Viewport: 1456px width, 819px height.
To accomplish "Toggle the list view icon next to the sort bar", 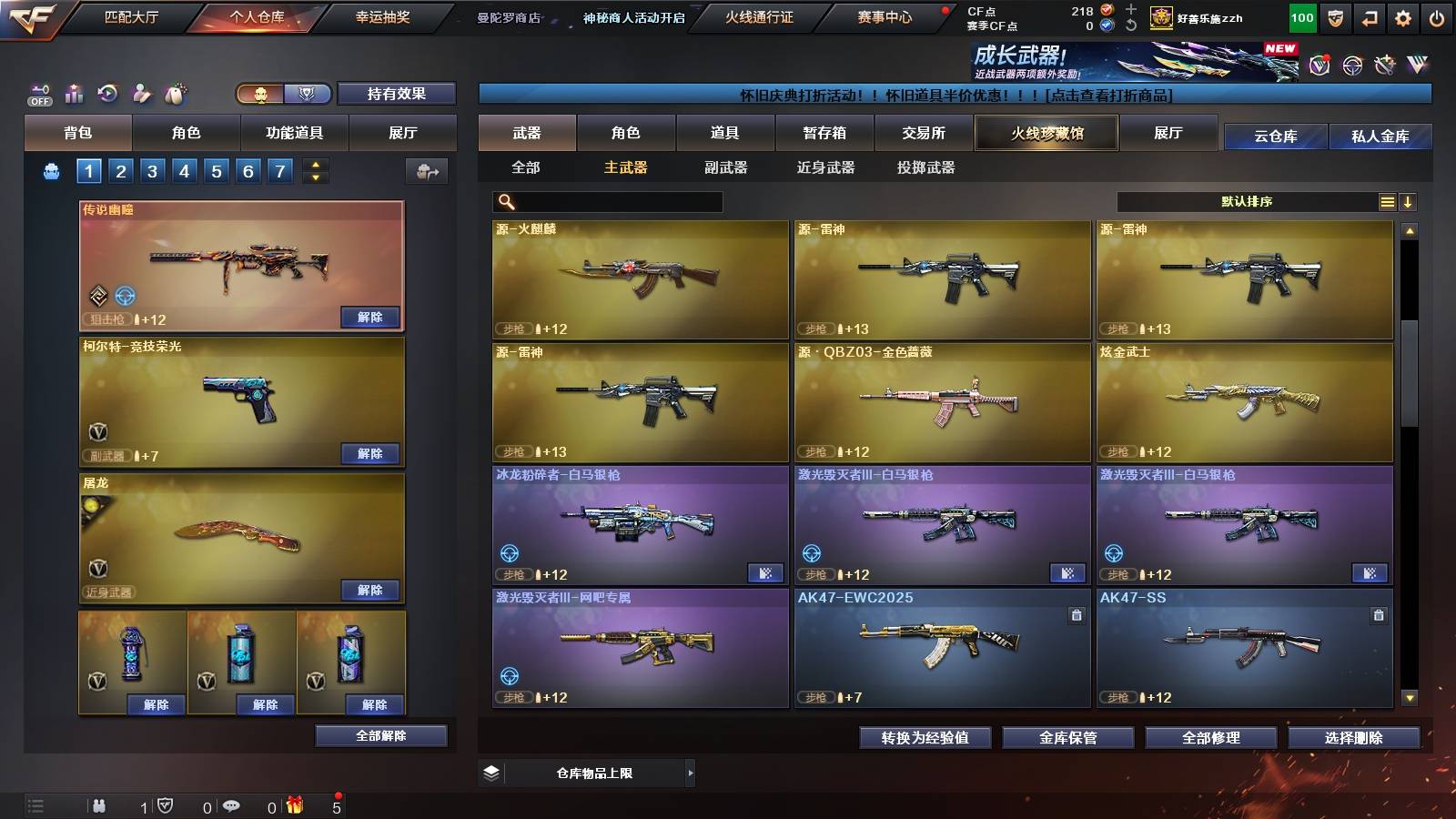I will (x=1387, y=201).
